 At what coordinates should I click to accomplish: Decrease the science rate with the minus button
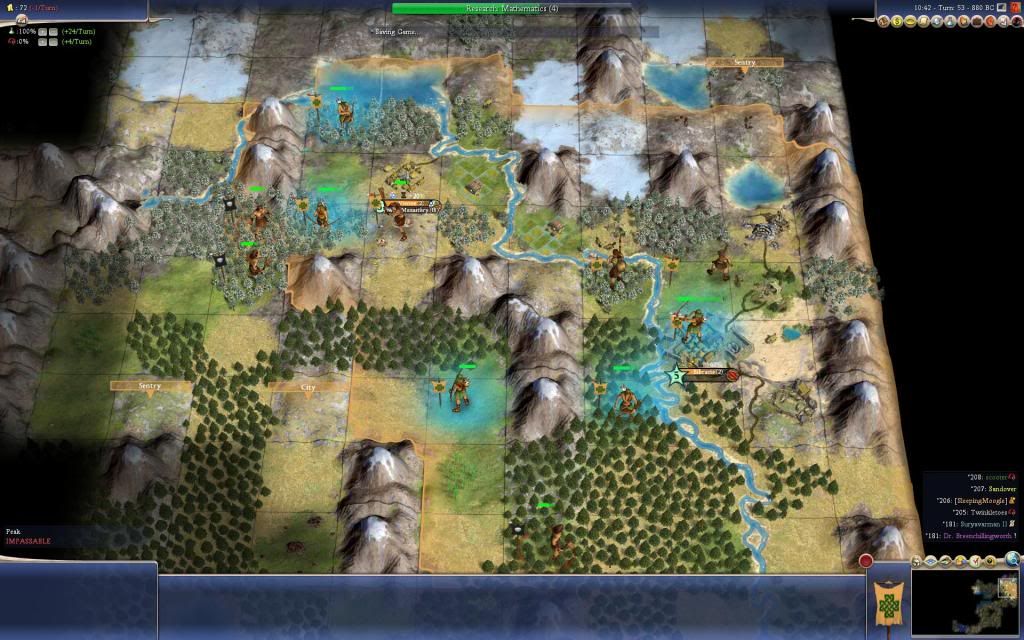point(54,32)
